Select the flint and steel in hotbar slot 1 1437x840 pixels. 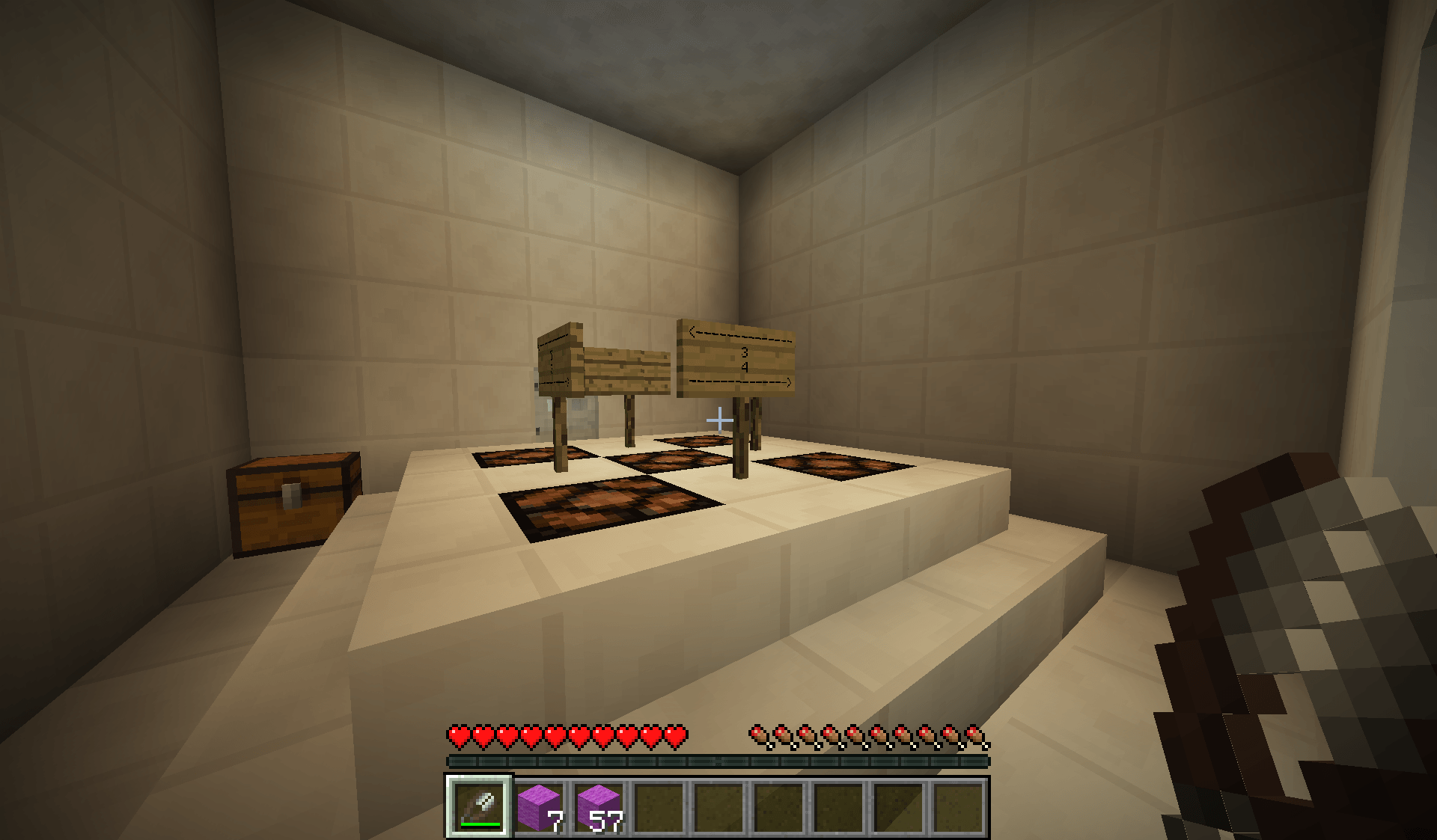pos(479,806)
